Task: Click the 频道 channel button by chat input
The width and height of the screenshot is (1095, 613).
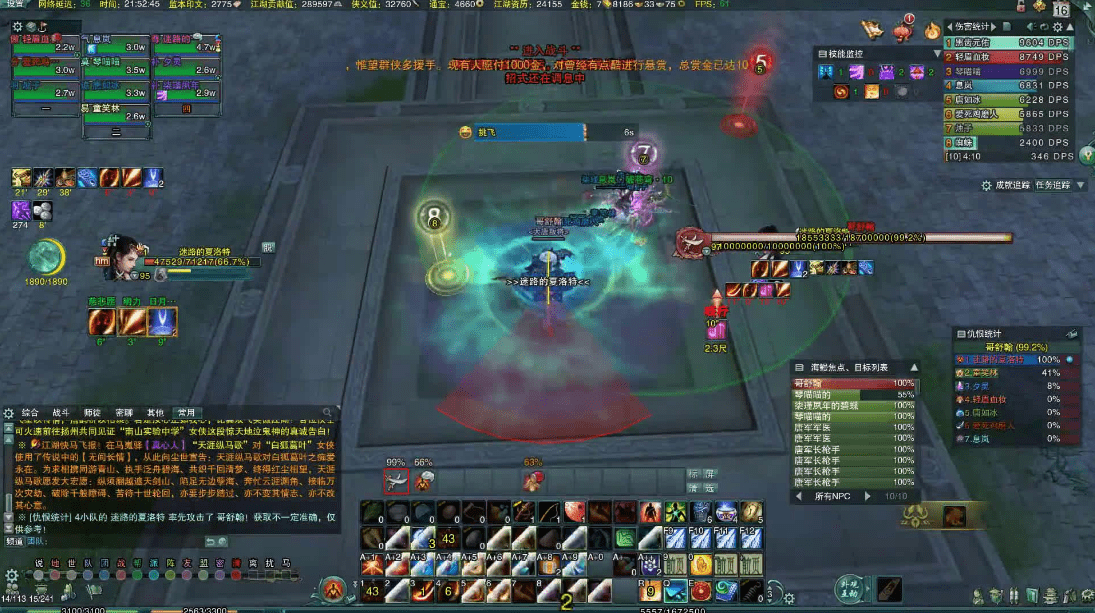Action: pos(15,541)
